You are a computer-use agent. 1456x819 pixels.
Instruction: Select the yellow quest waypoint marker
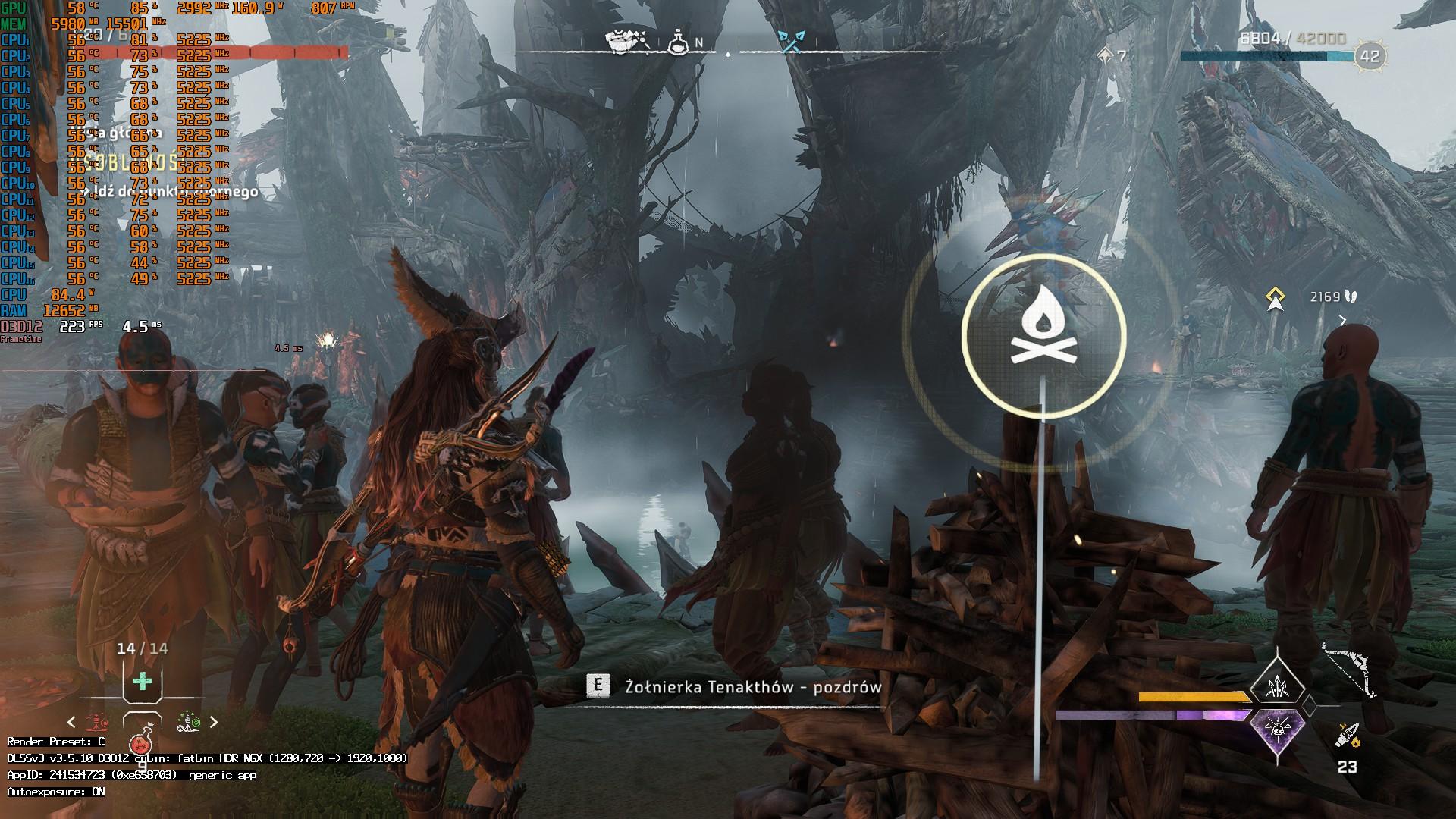1276,298
